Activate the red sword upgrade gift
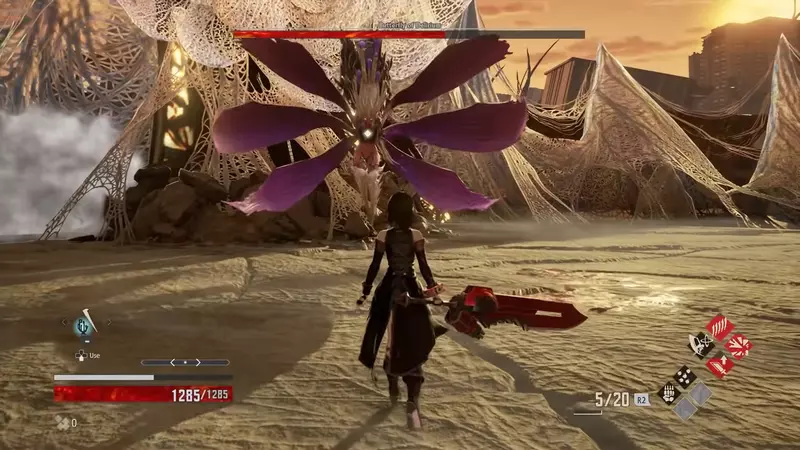Image resolution: width=800 pixels, height=450 pixels. pyautogui.click(x=719, y=365)
